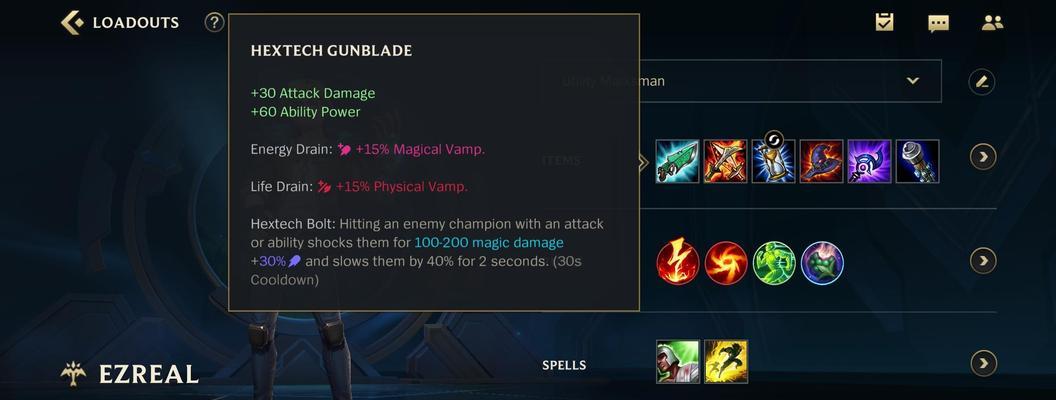Image resolution: width=1056 pixels, height=400 pixels.
Task: Open the missions checklist icon
Action: tap(884, 22)
